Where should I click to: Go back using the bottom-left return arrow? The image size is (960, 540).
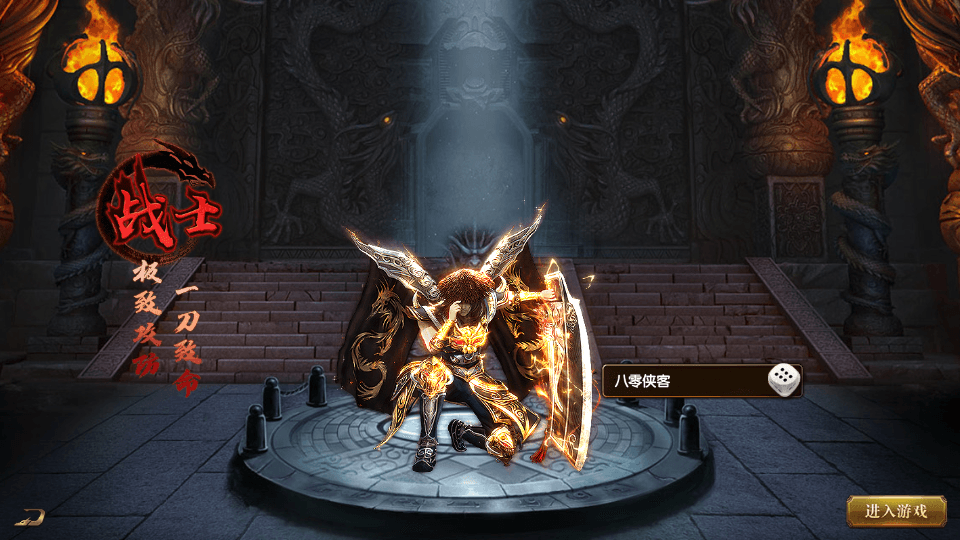[x=33, y=516]
